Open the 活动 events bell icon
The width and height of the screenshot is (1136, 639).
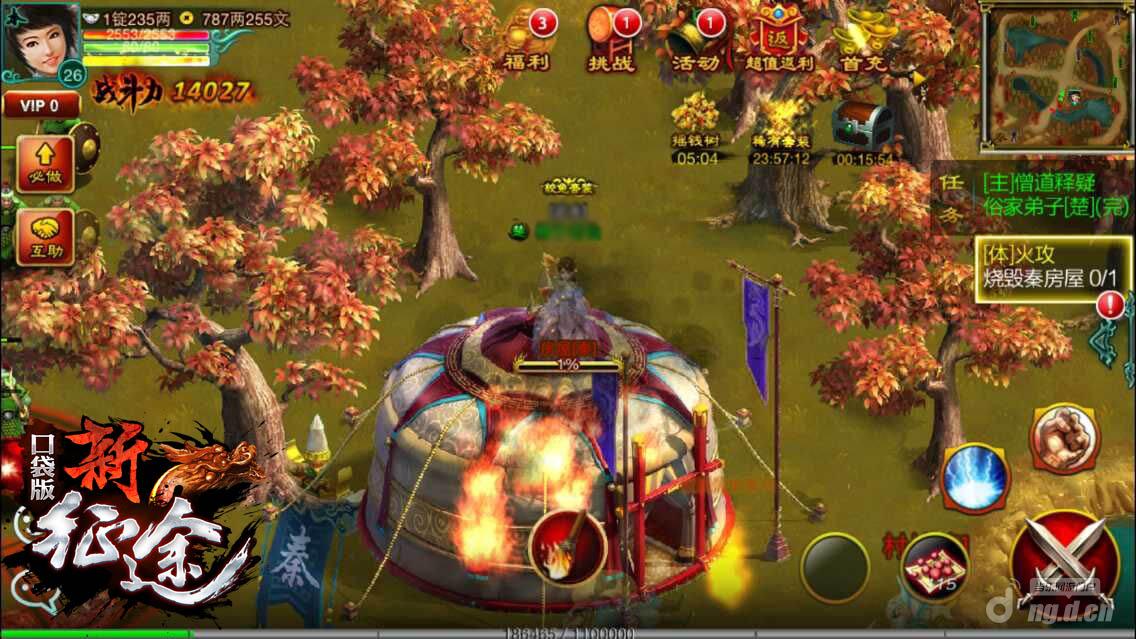pyautogui.click(x=695, y=40)
